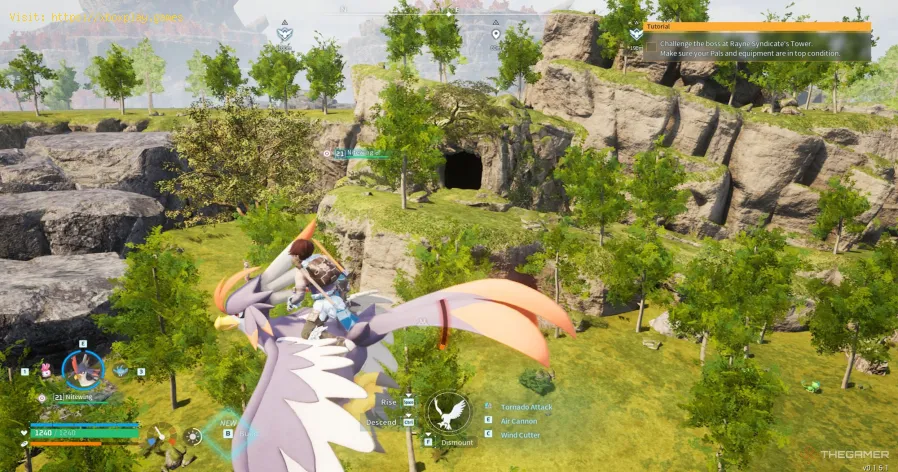Trigger the Air Cannon skill
The width and height of the screenshot is (898, 472).
point(517,423)
